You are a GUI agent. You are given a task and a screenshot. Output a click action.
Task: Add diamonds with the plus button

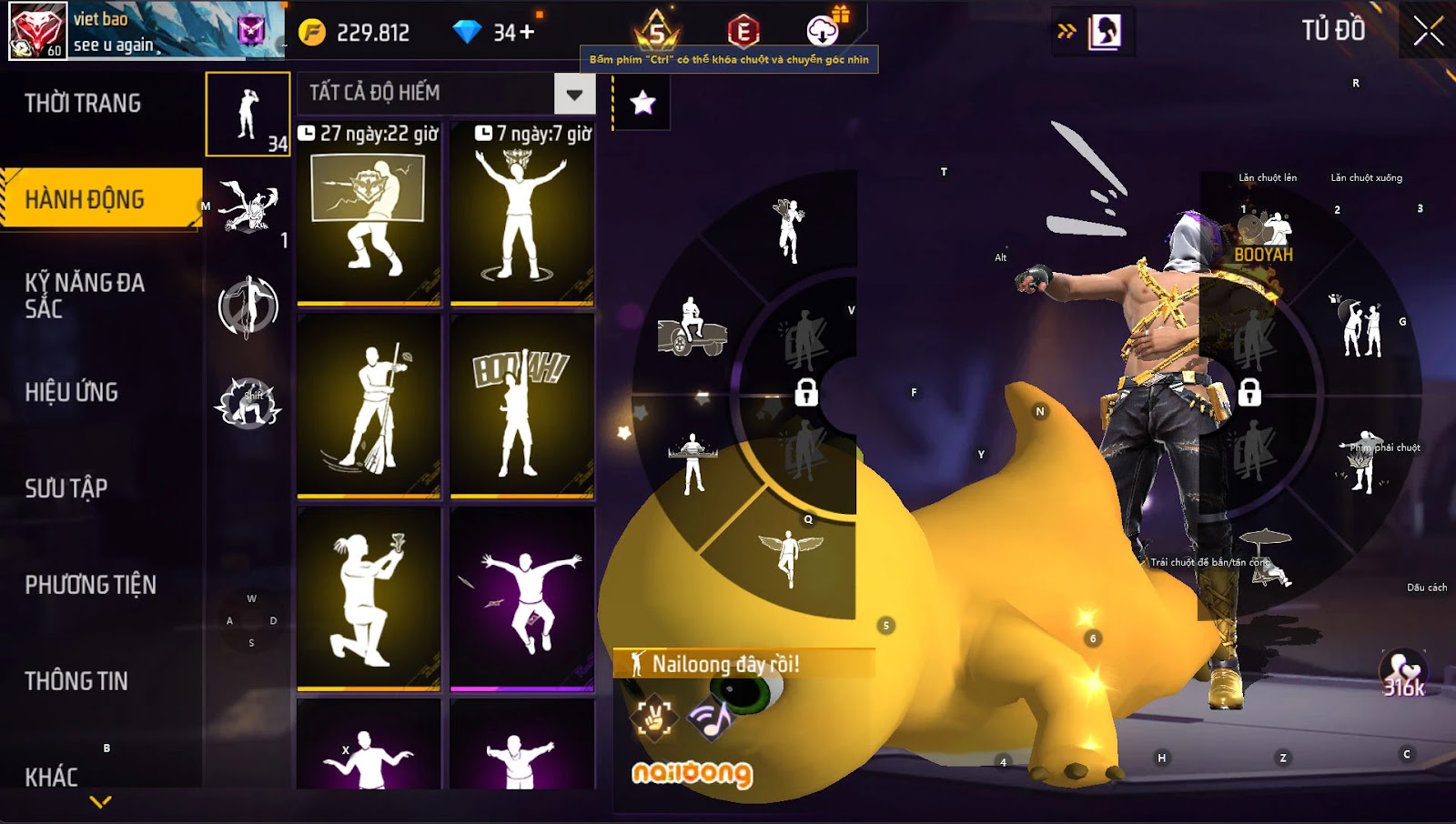coord(527,33)
